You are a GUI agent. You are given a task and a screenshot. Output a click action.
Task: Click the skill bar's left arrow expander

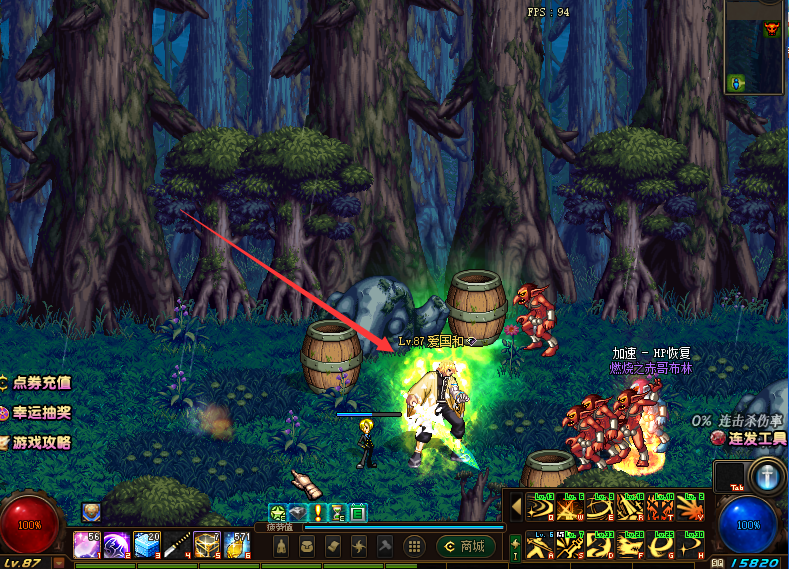516,507
